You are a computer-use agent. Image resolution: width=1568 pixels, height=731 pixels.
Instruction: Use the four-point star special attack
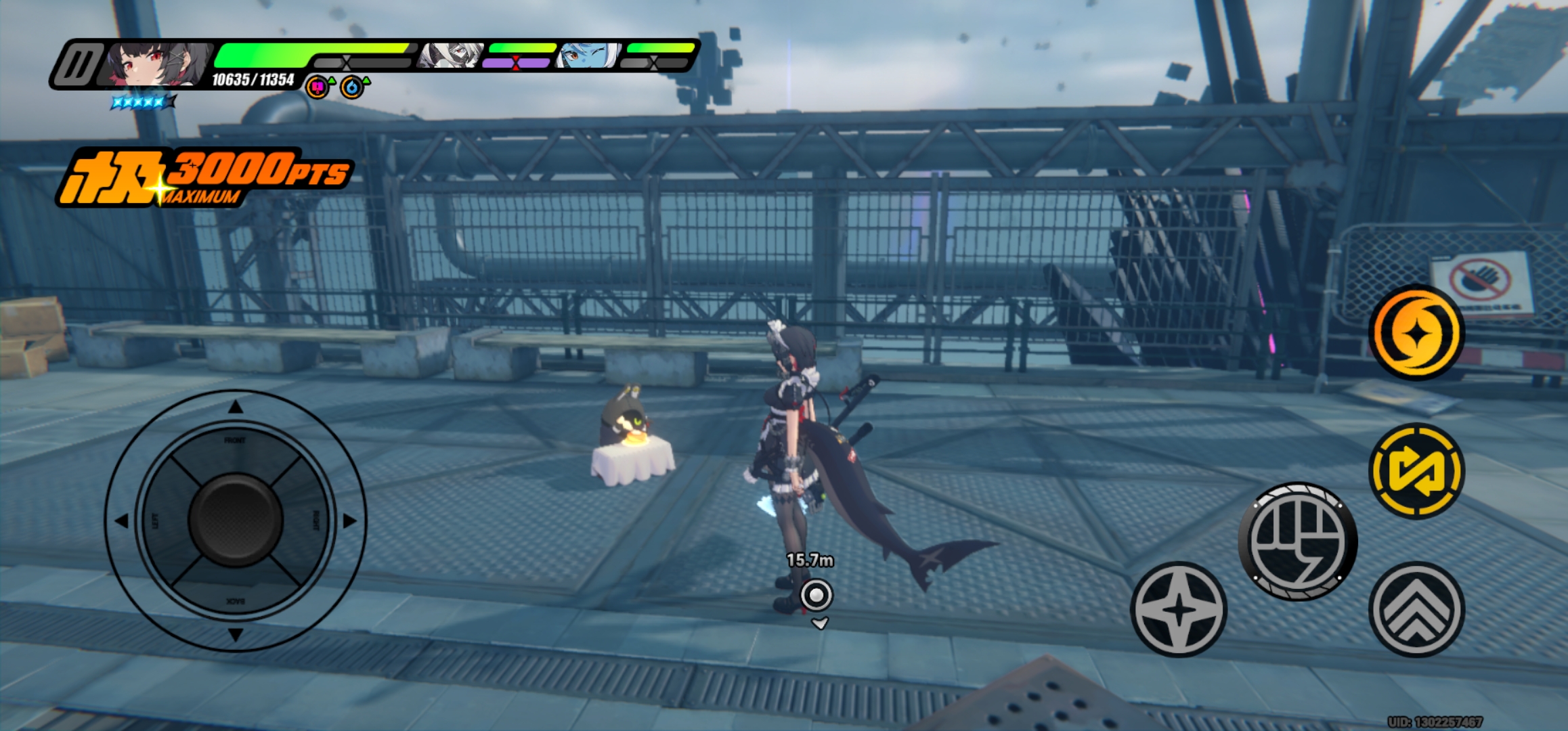1179,609
